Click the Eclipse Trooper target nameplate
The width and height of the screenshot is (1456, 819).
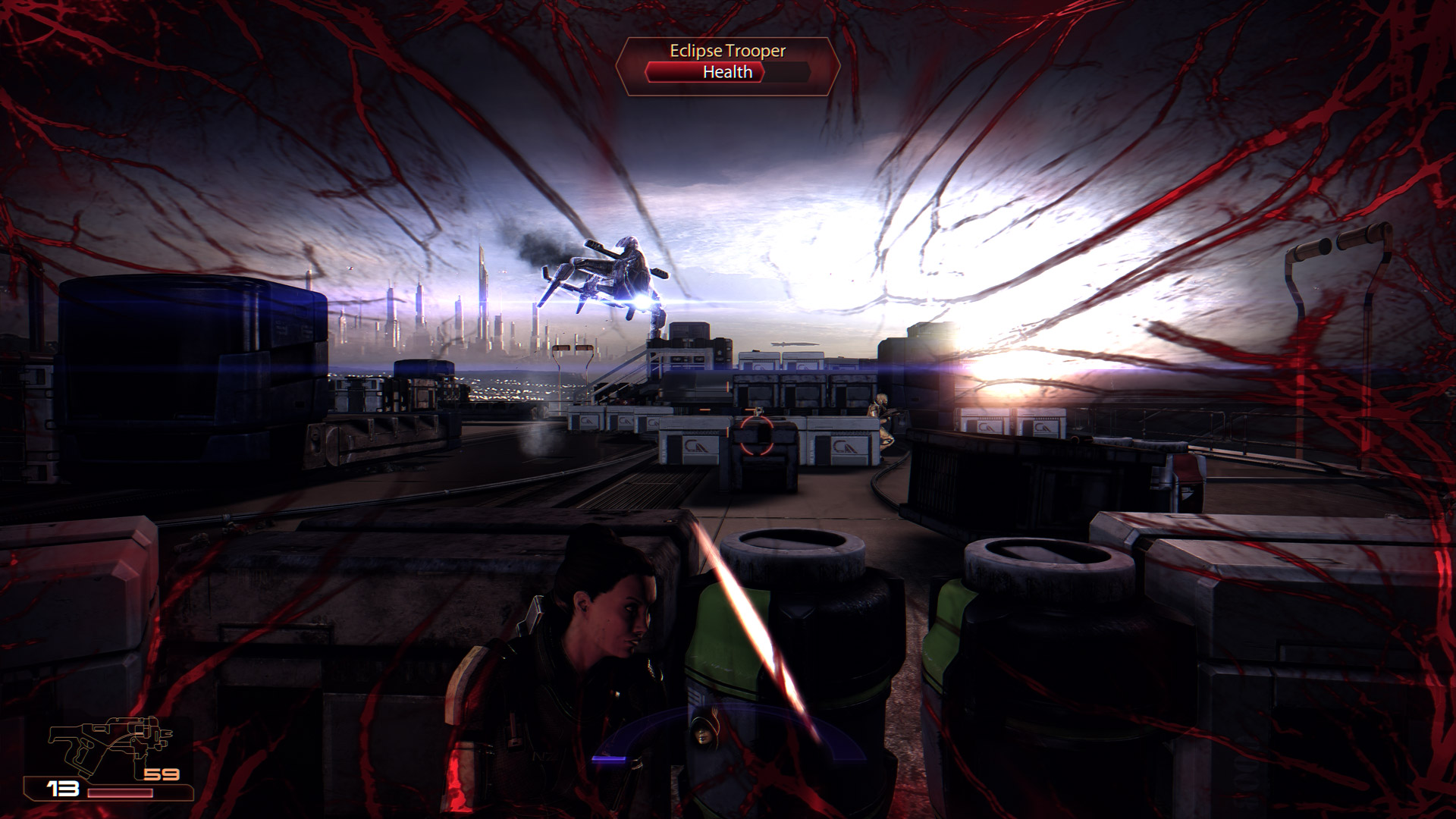pyautogui.click(x=727, y=51)
